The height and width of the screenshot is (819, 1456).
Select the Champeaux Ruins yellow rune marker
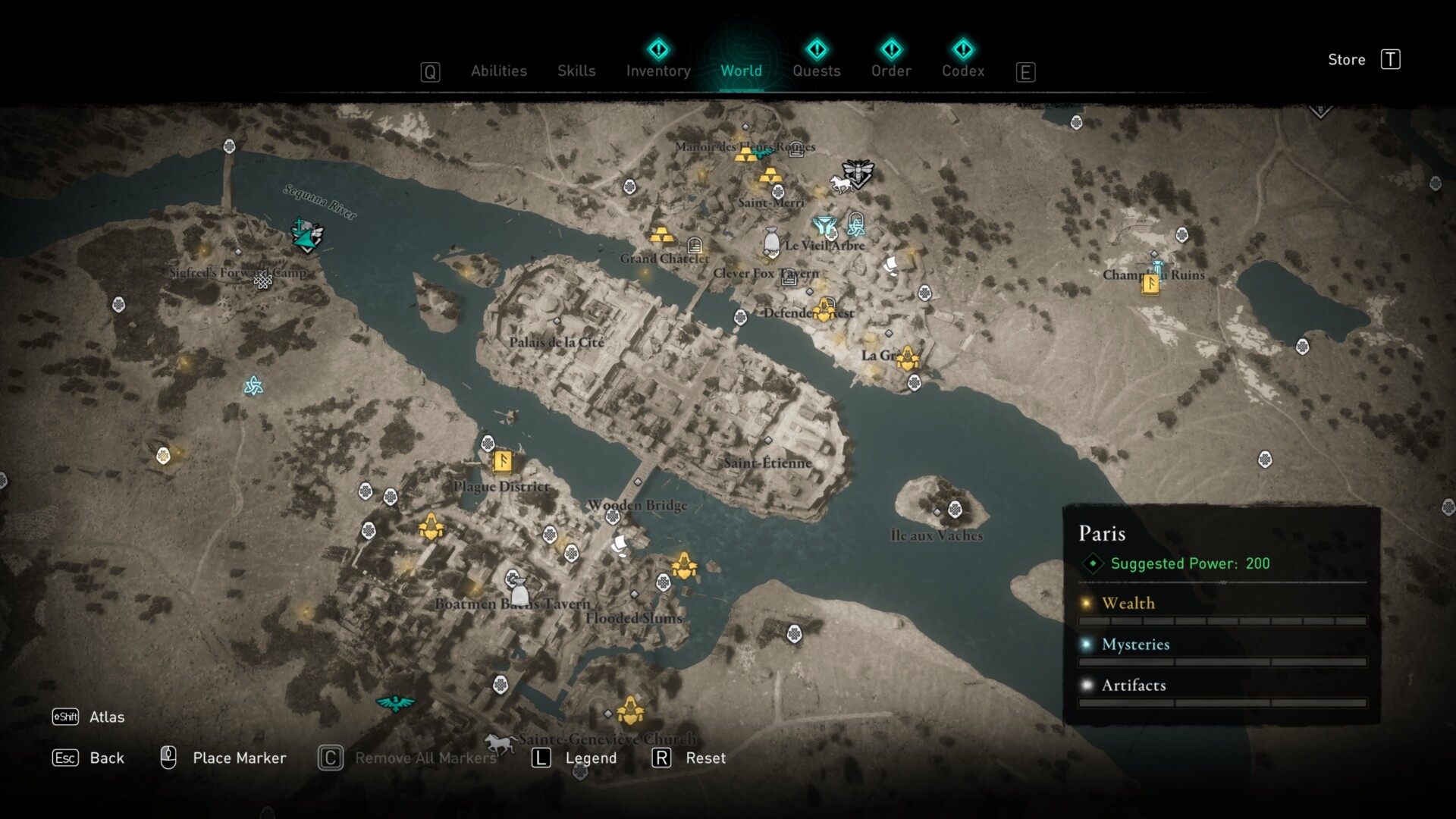coord(1150,284)
